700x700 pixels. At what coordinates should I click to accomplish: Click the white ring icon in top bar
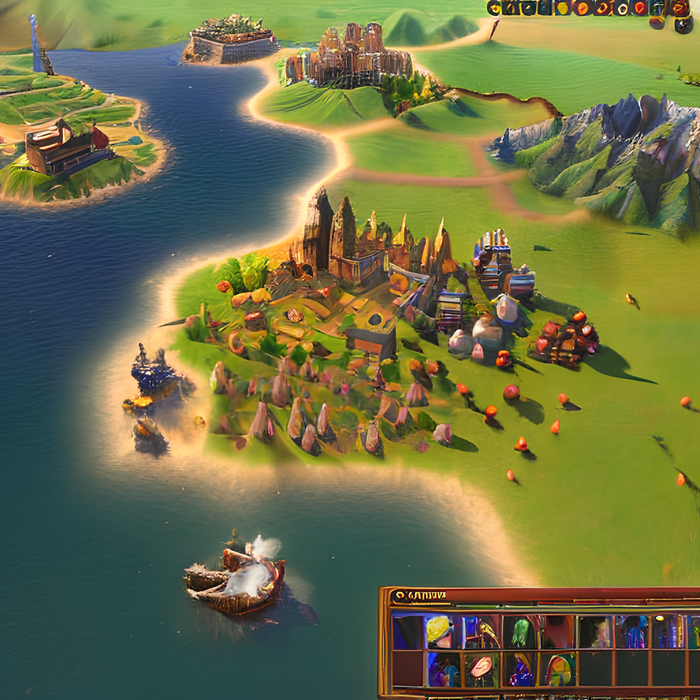tap(621, 8)
